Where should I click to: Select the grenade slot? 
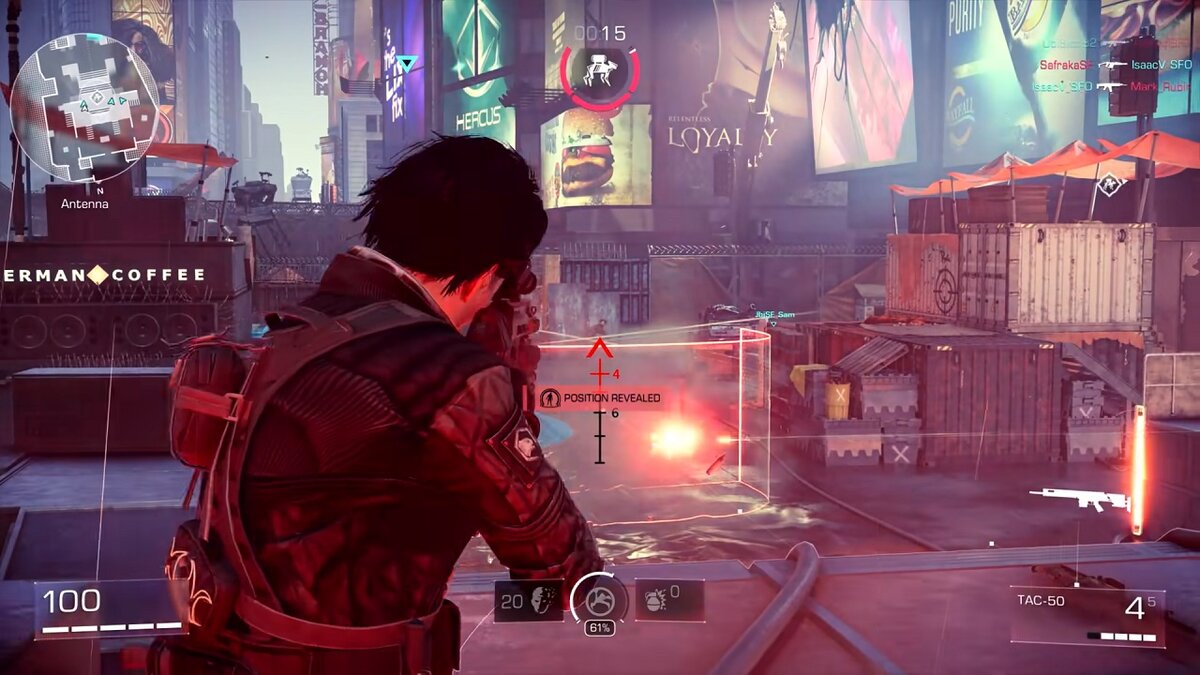point(669,600)
